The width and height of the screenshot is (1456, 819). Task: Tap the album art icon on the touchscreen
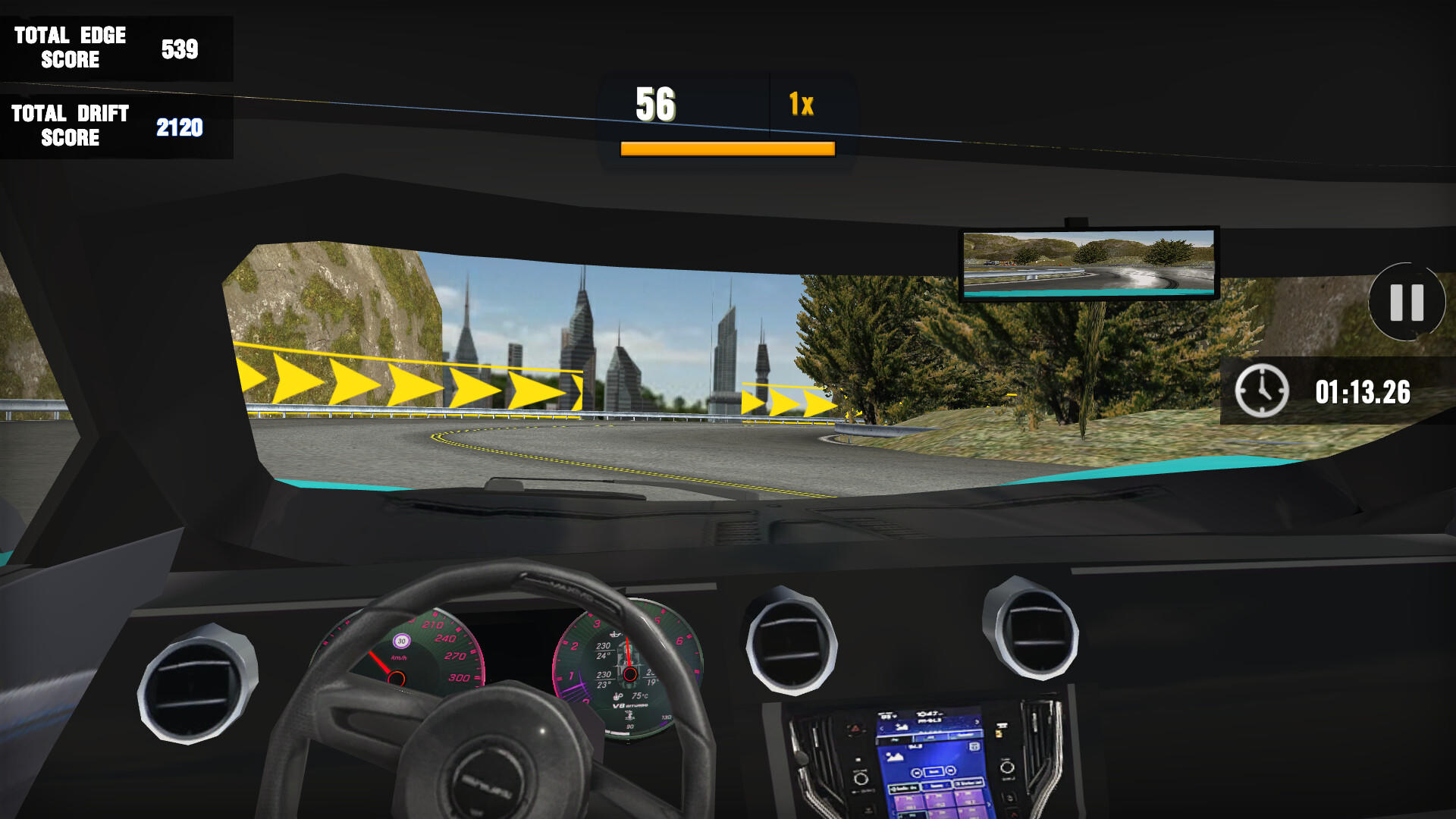(x=895, y=756)
